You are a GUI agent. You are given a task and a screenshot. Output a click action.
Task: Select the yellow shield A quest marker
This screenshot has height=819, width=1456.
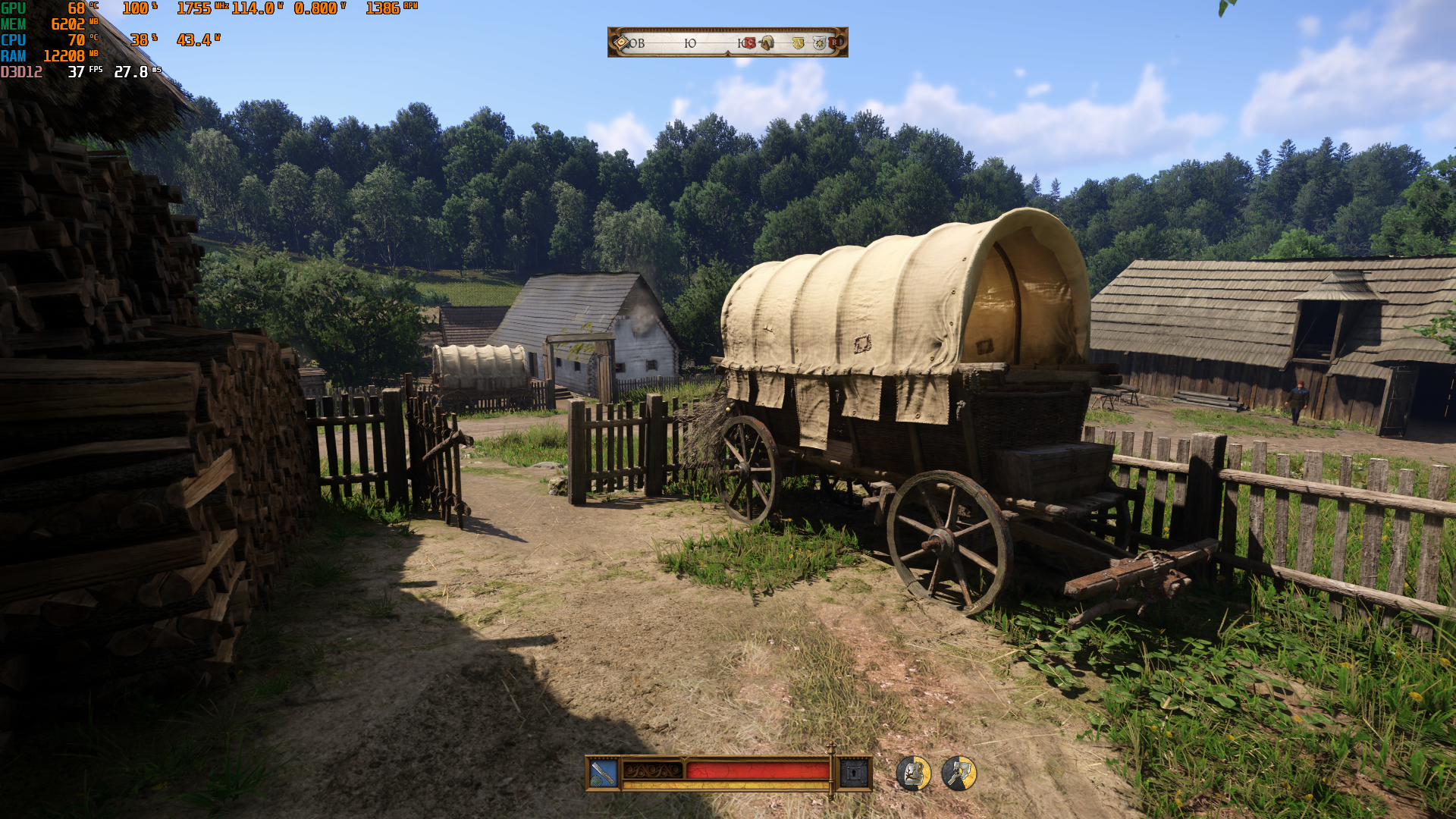pyautogui.click(x=798, y=43)
